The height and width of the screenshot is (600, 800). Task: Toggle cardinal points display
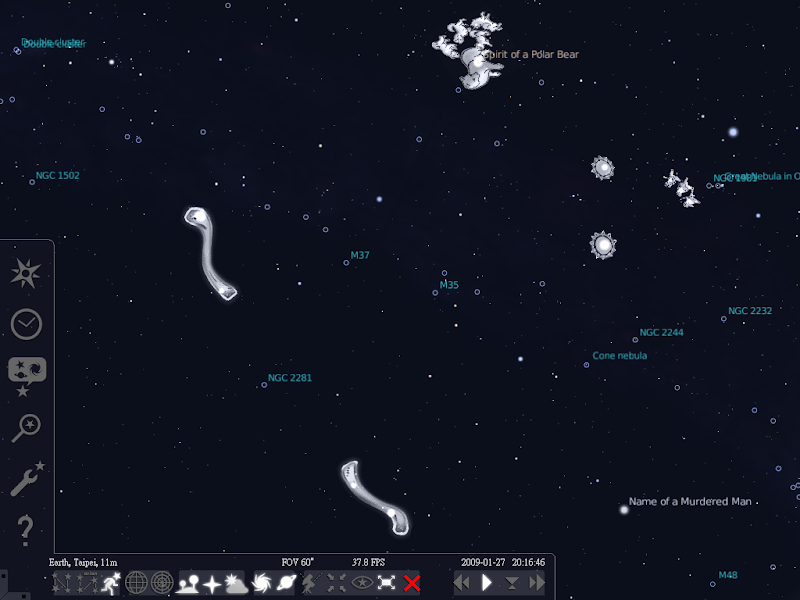coord(212,583)
